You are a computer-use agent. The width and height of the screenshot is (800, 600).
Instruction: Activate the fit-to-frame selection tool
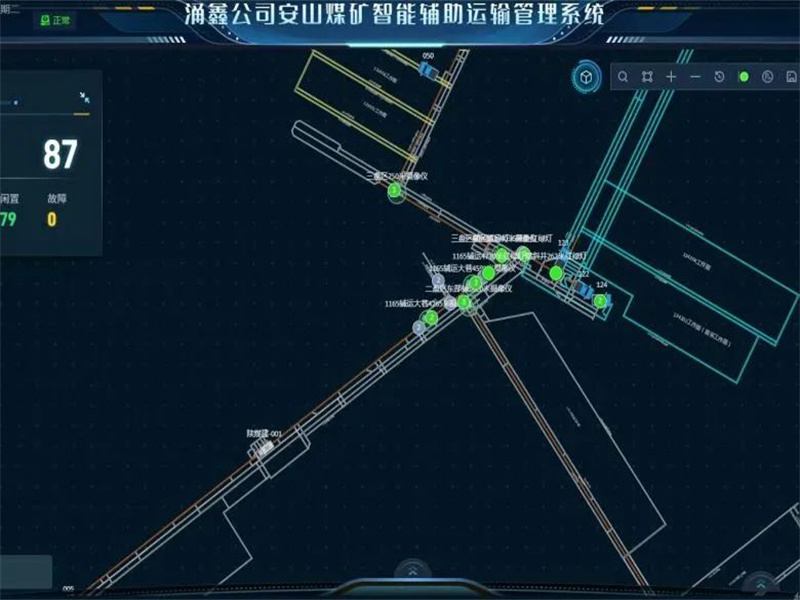(647, 77)
